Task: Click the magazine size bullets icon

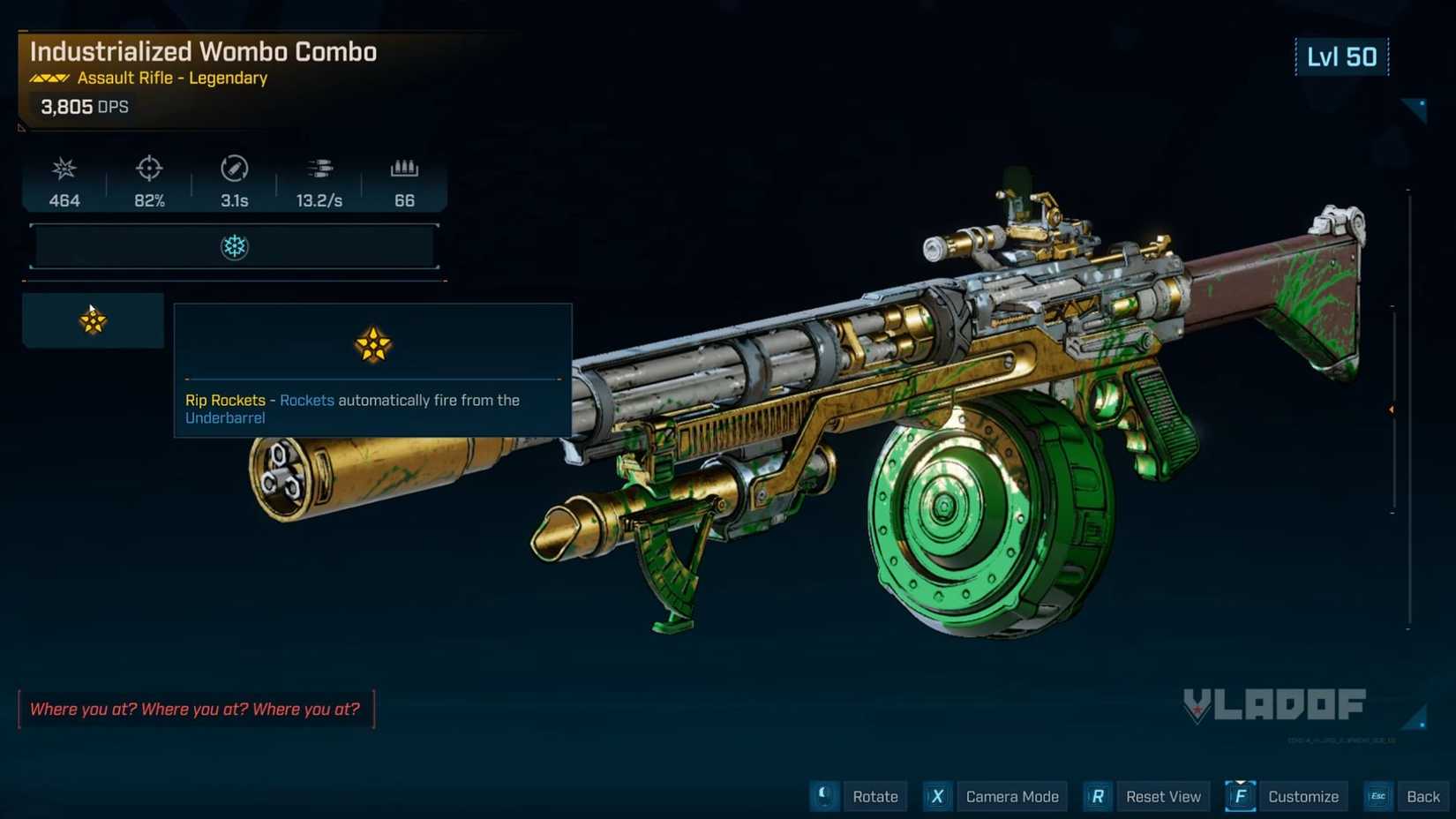Action: click(403, 168)
